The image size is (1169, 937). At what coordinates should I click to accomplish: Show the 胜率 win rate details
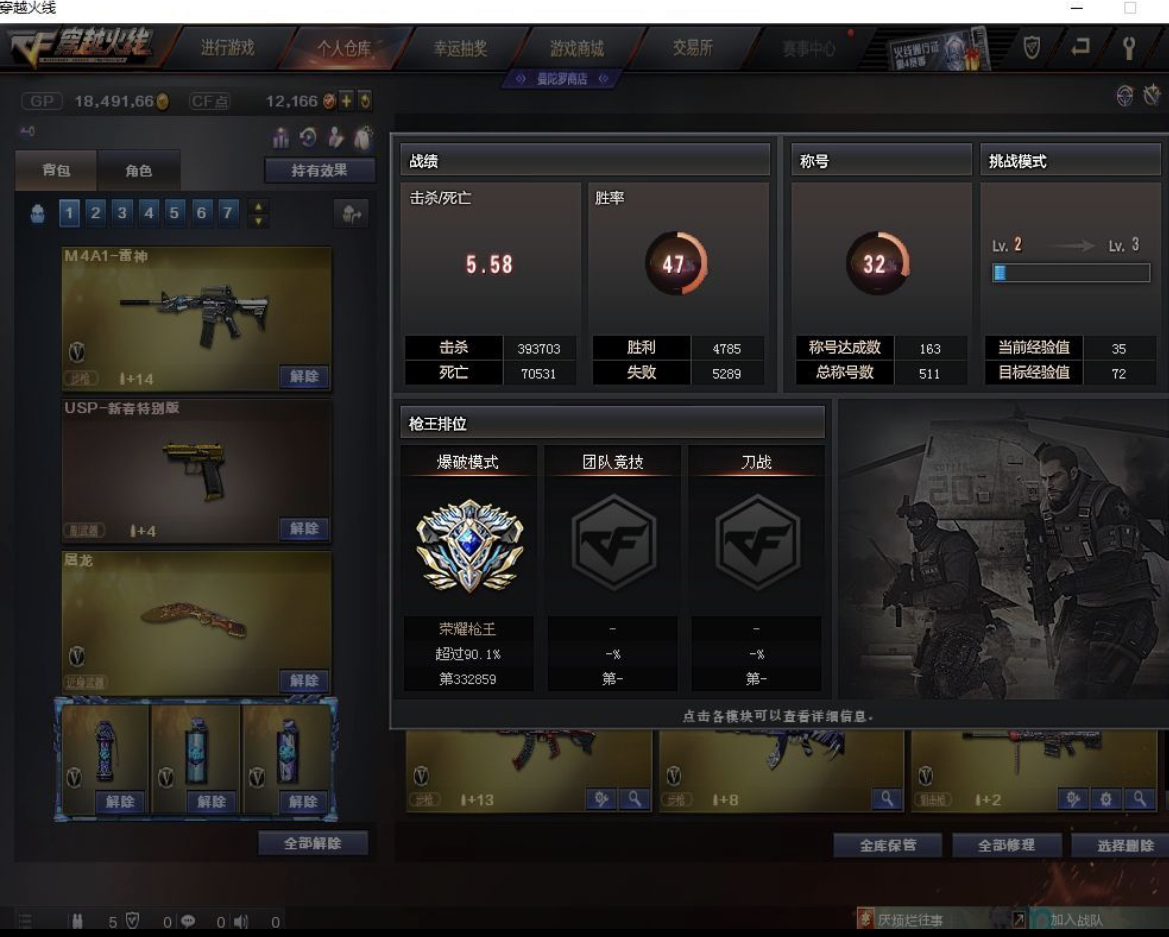[677, 264]
